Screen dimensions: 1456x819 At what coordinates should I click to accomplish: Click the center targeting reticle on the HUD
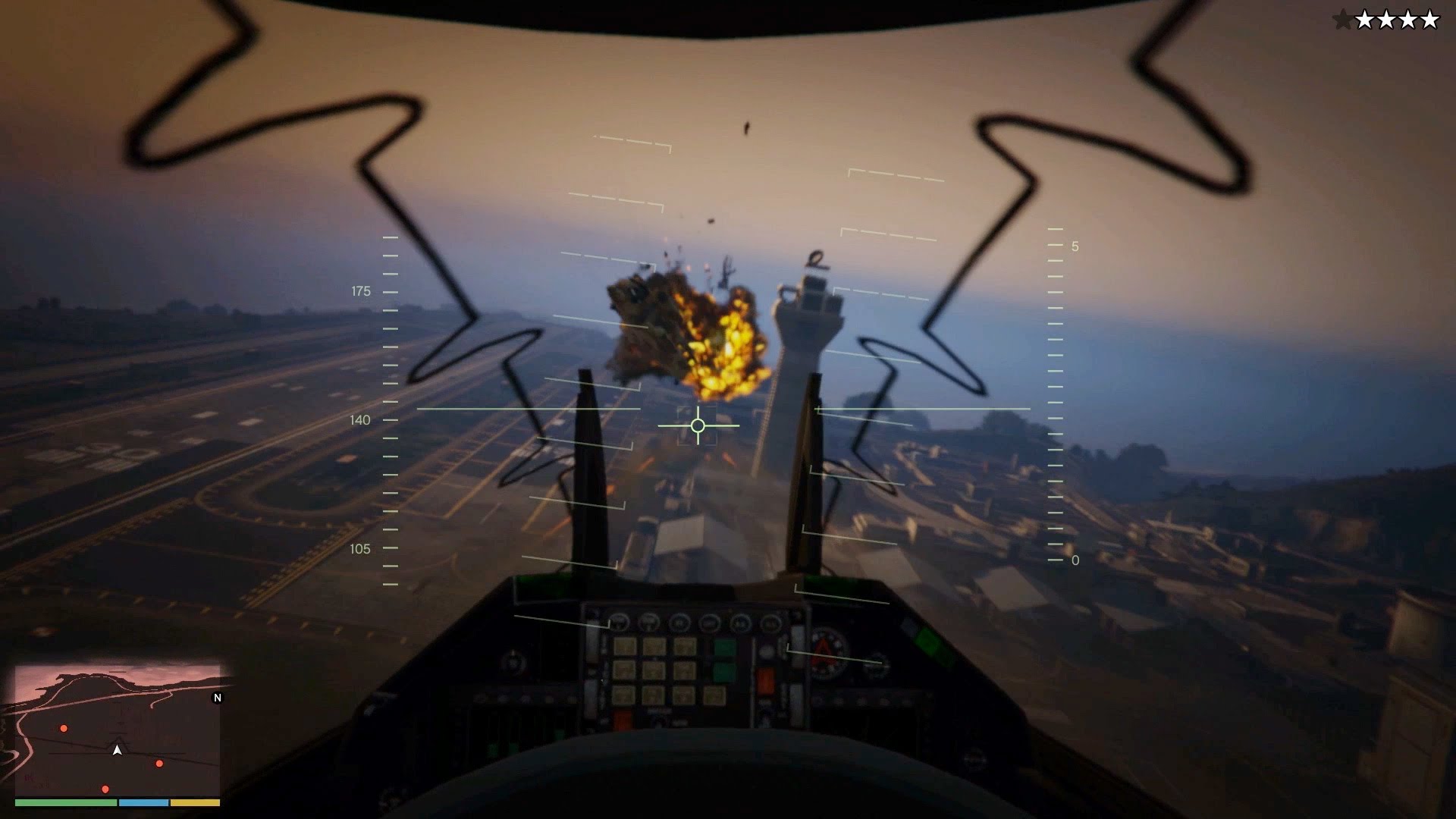[697, 426]
